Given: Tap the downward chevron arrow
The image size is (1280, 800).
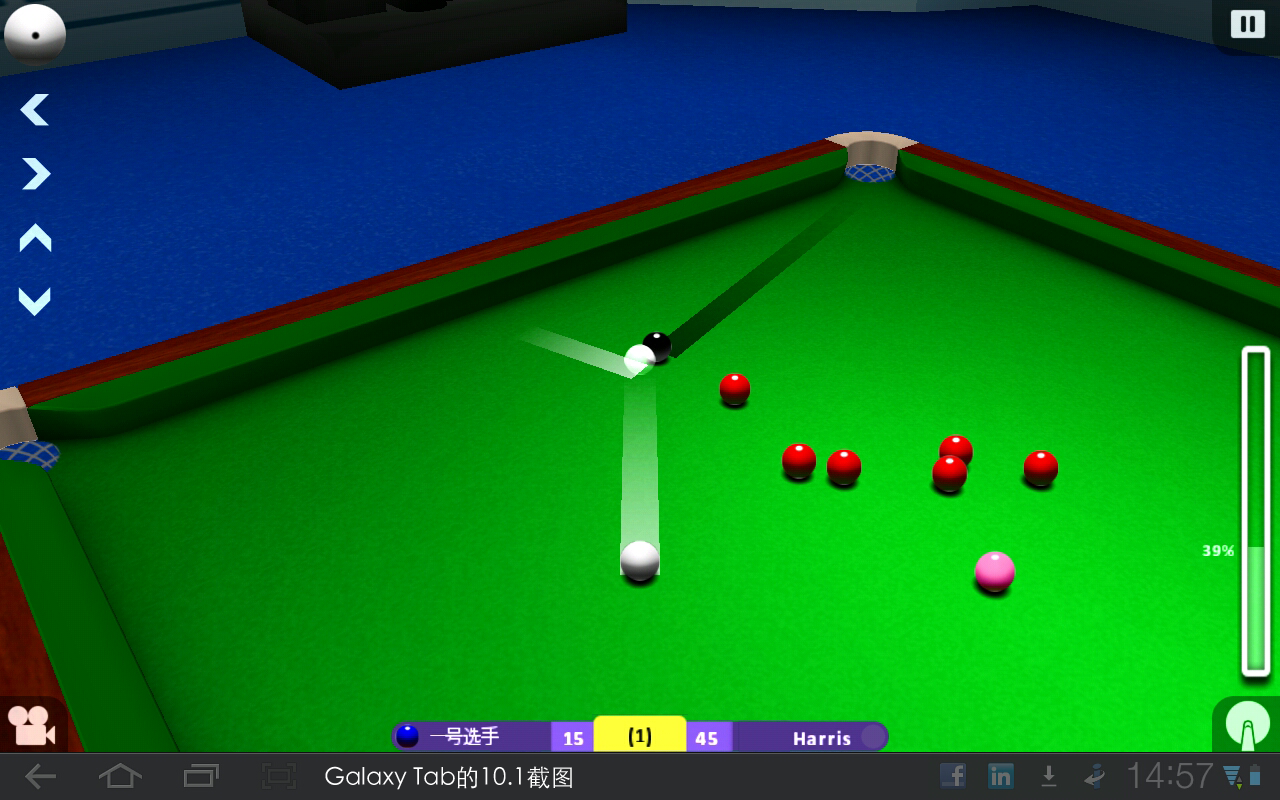Looking at the screenshot, I should [33, 300].
